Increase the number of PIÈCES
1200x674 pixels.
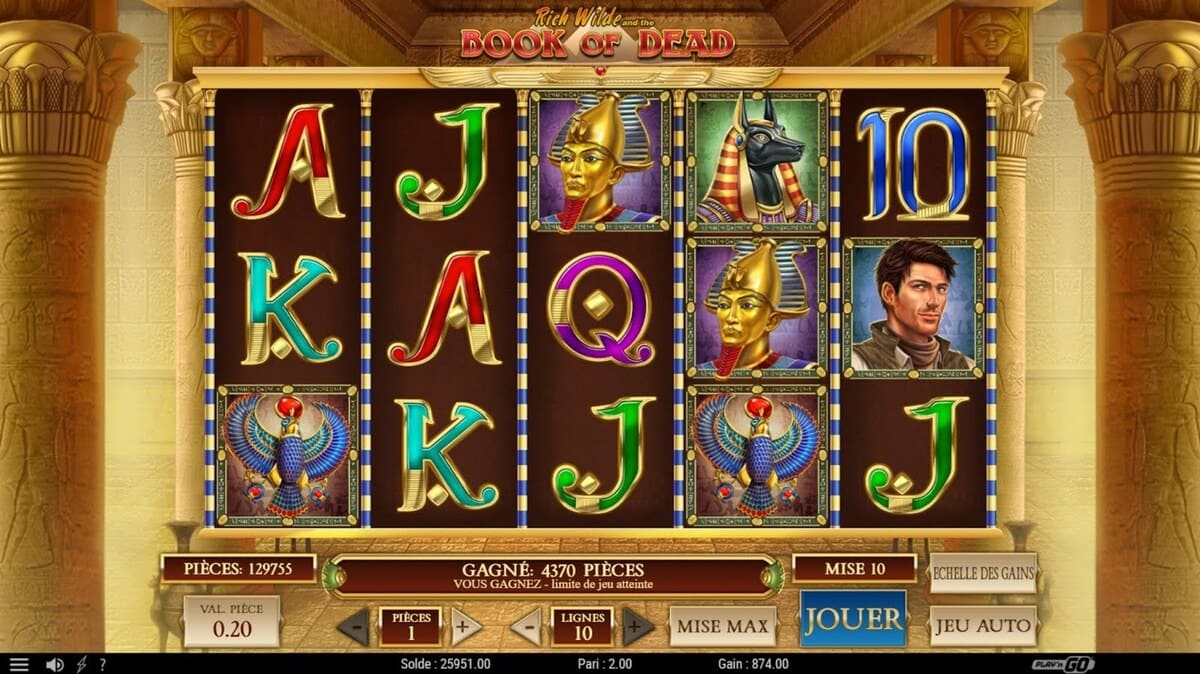pos(465,627)
